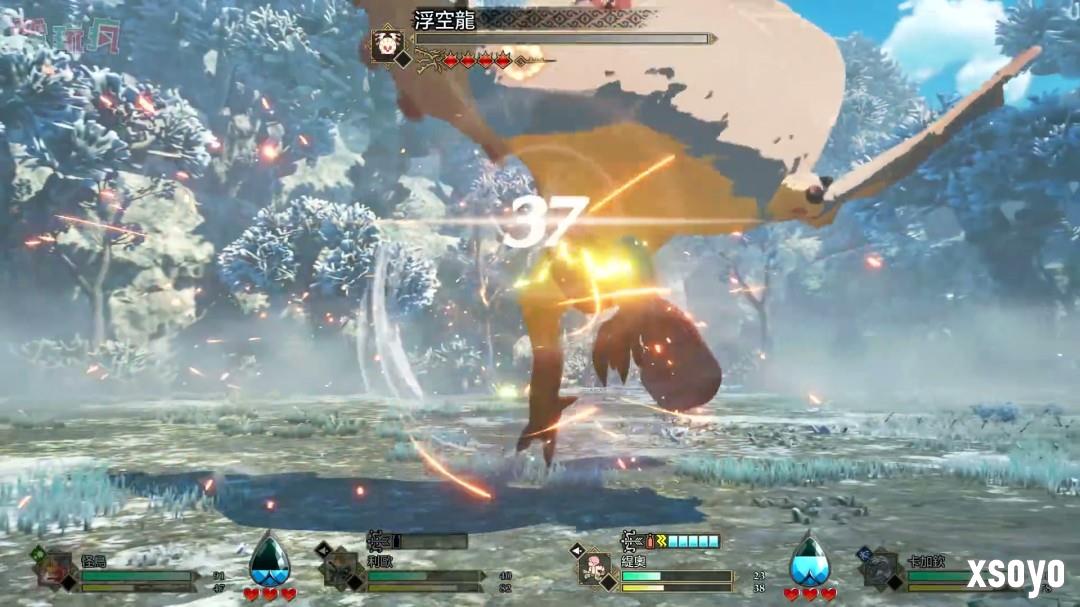Pick the 卡加欽 party member portrait
This screenshot has width=1080, height=607.
[881, 569]
